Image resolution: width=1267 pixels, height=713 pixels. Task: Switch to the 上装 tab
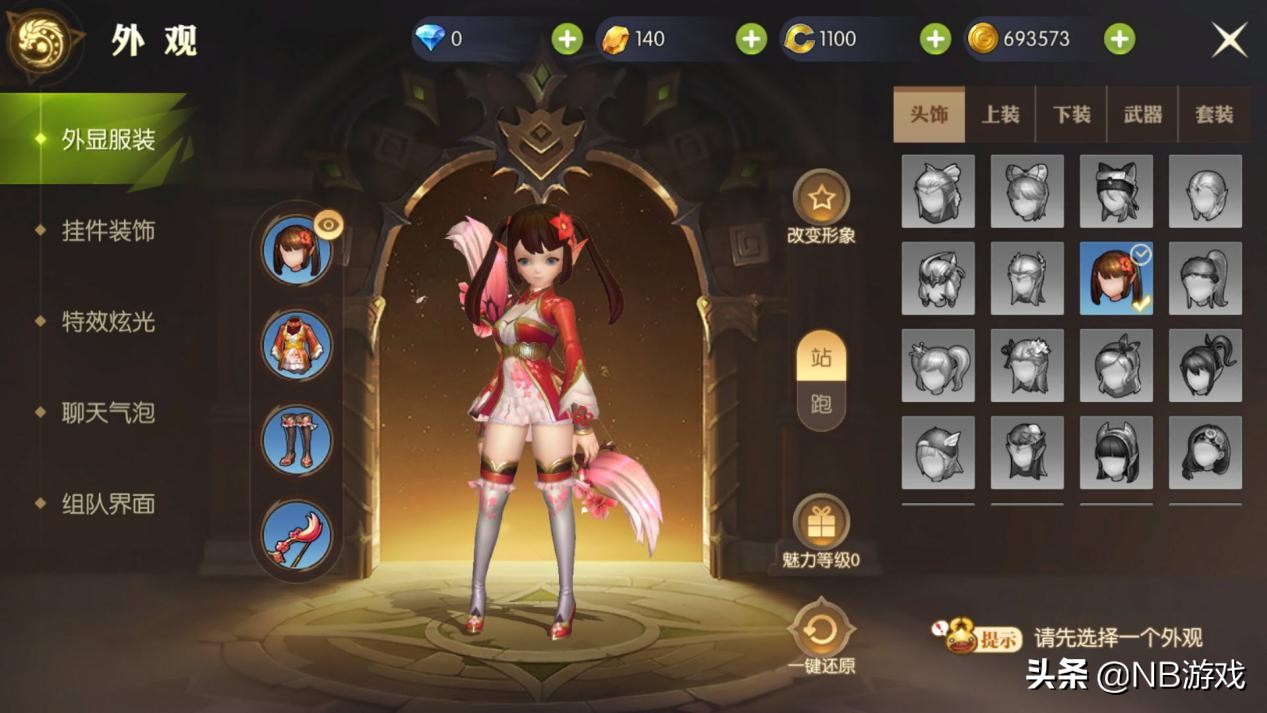click(x=1000, y=115)
